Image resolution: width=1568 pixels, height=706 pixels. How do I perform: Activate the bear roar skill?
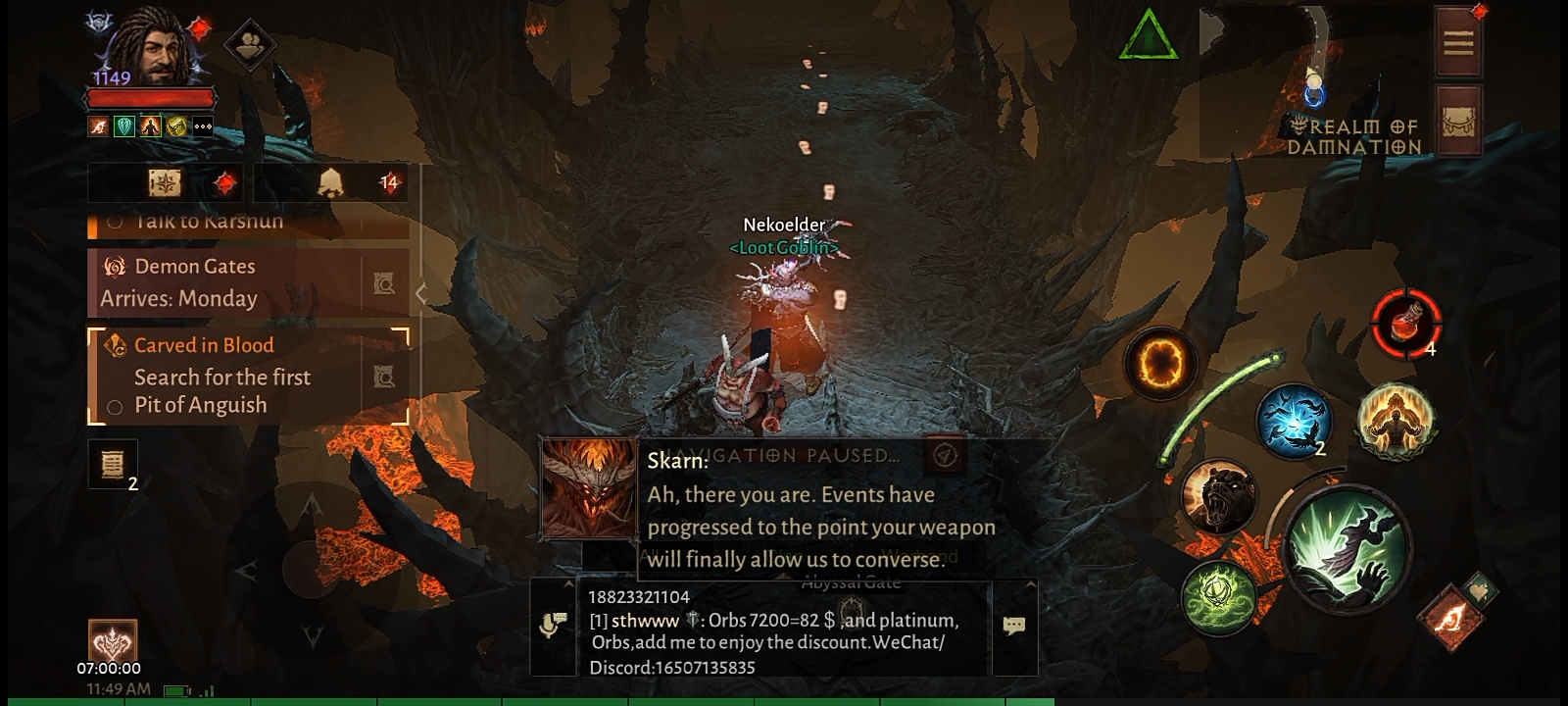pyautogui.click(x=1219, y=497)
